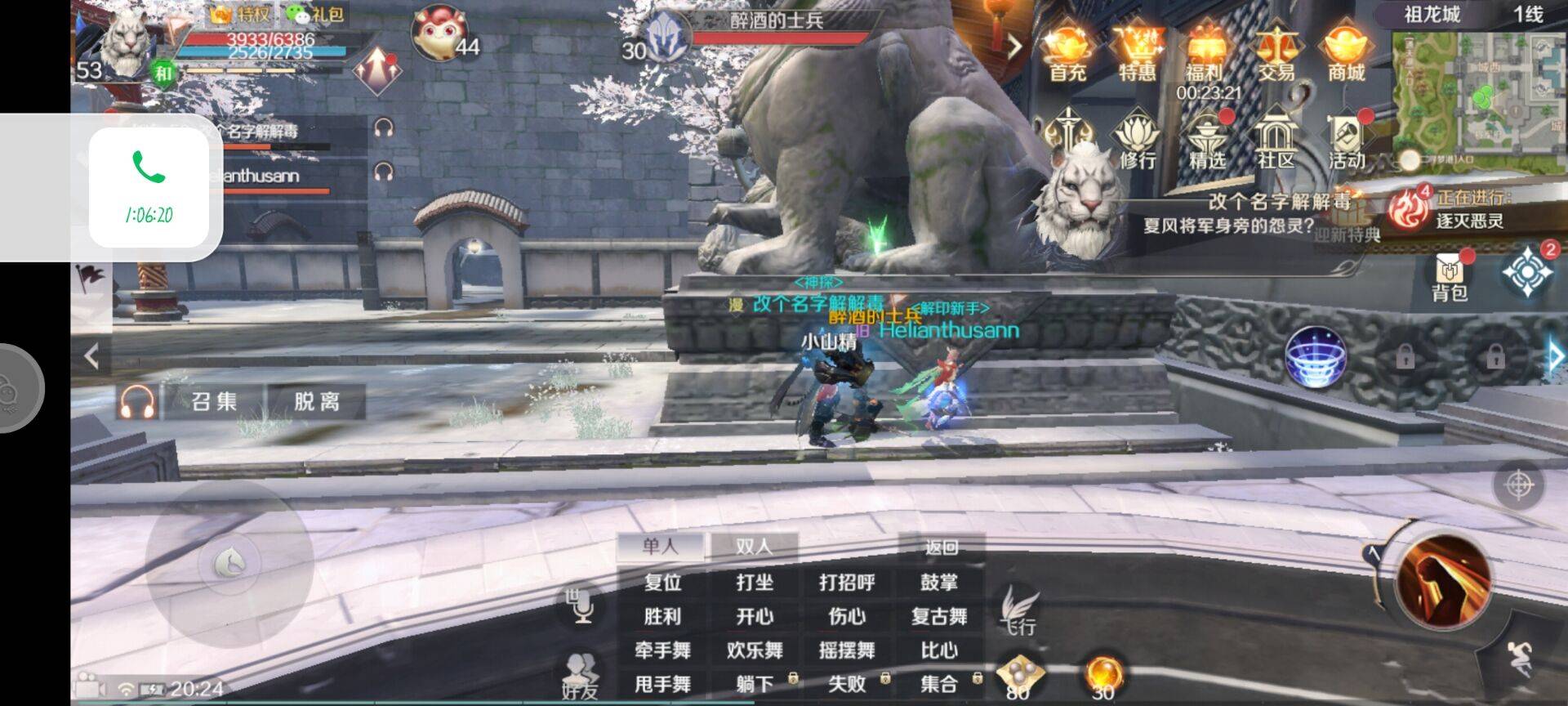Switch to the 双人 emote tab
The image size is (1568, 706).
tap(754, 546)
